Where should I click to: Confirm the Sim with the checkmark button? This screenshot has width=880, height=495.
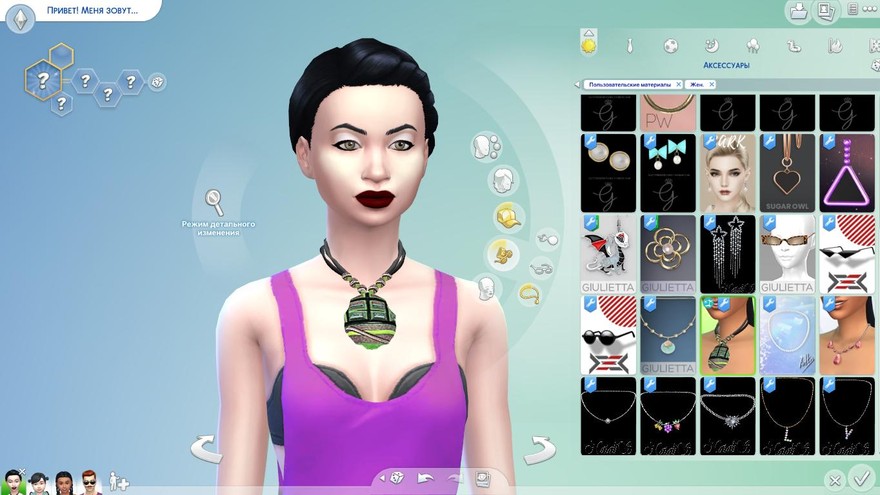(859, 478)
